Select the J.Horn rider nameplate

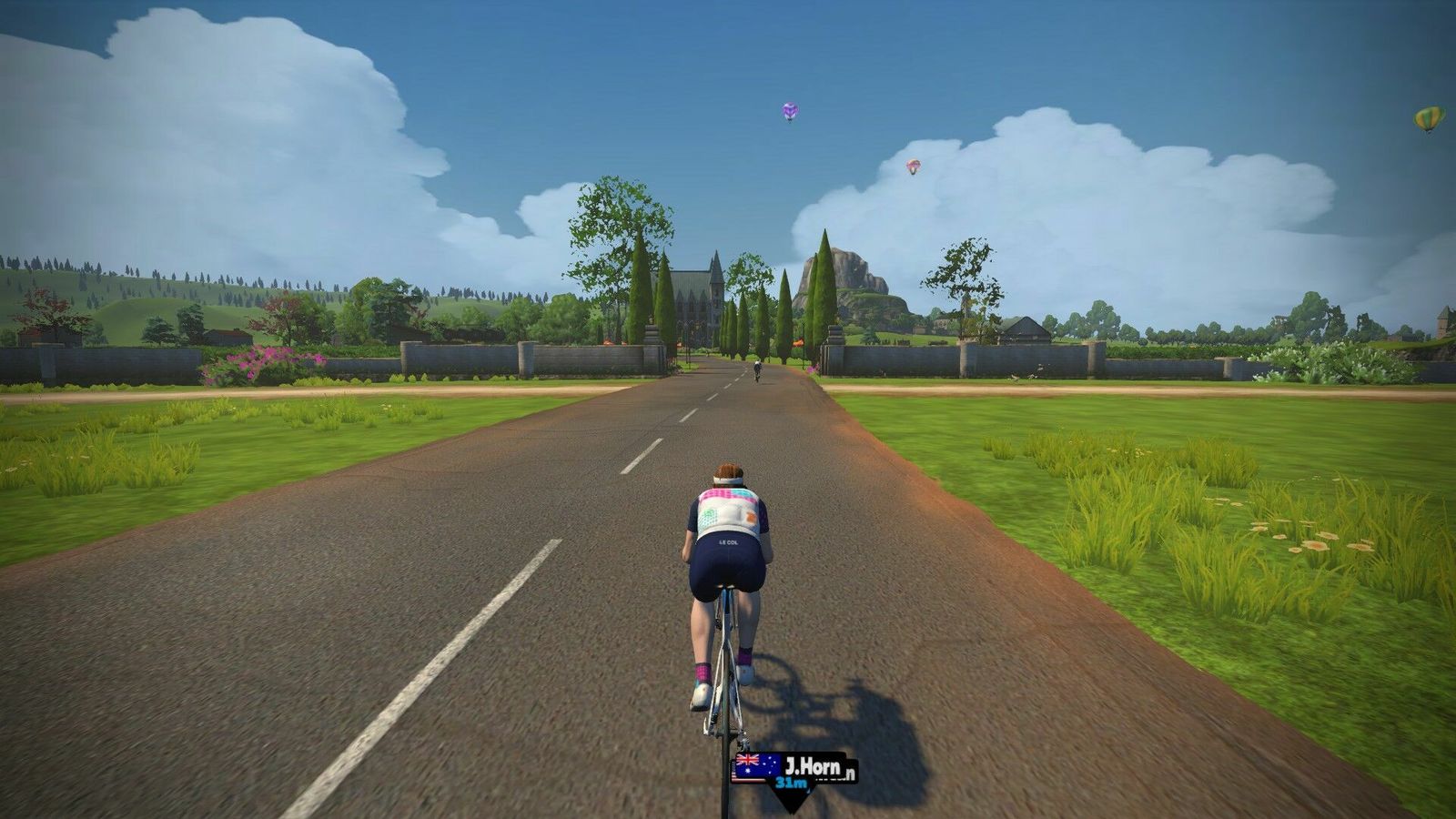[x=794, y=769]
